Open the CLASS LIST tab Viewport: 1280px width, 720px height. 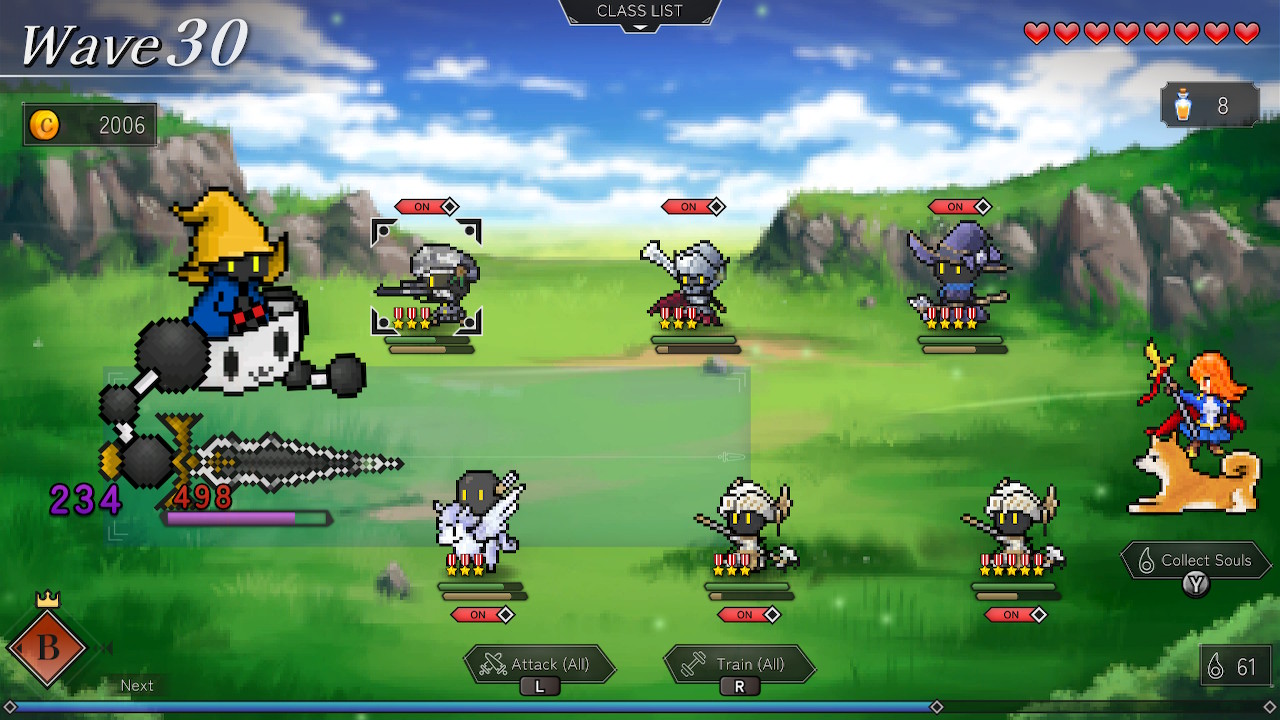[x=639, y=11]
